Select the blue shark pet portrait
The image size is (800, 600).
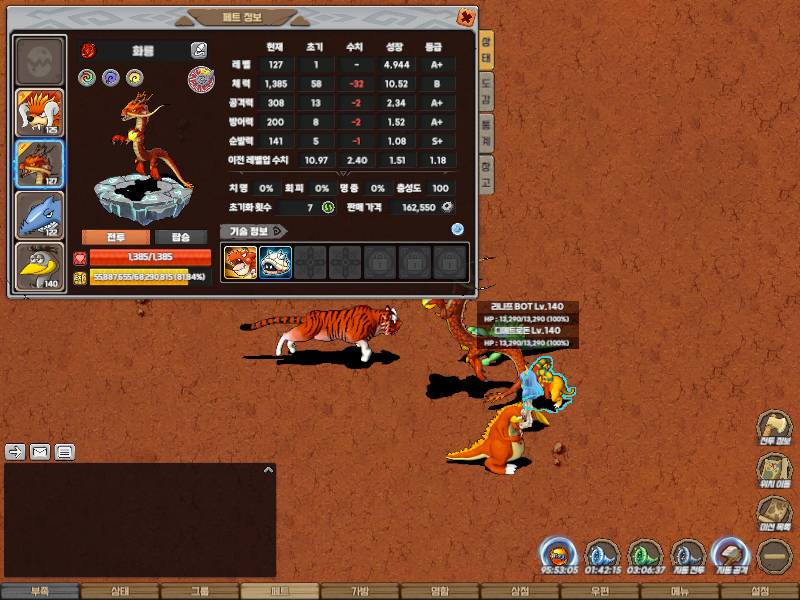click(40, 214)
